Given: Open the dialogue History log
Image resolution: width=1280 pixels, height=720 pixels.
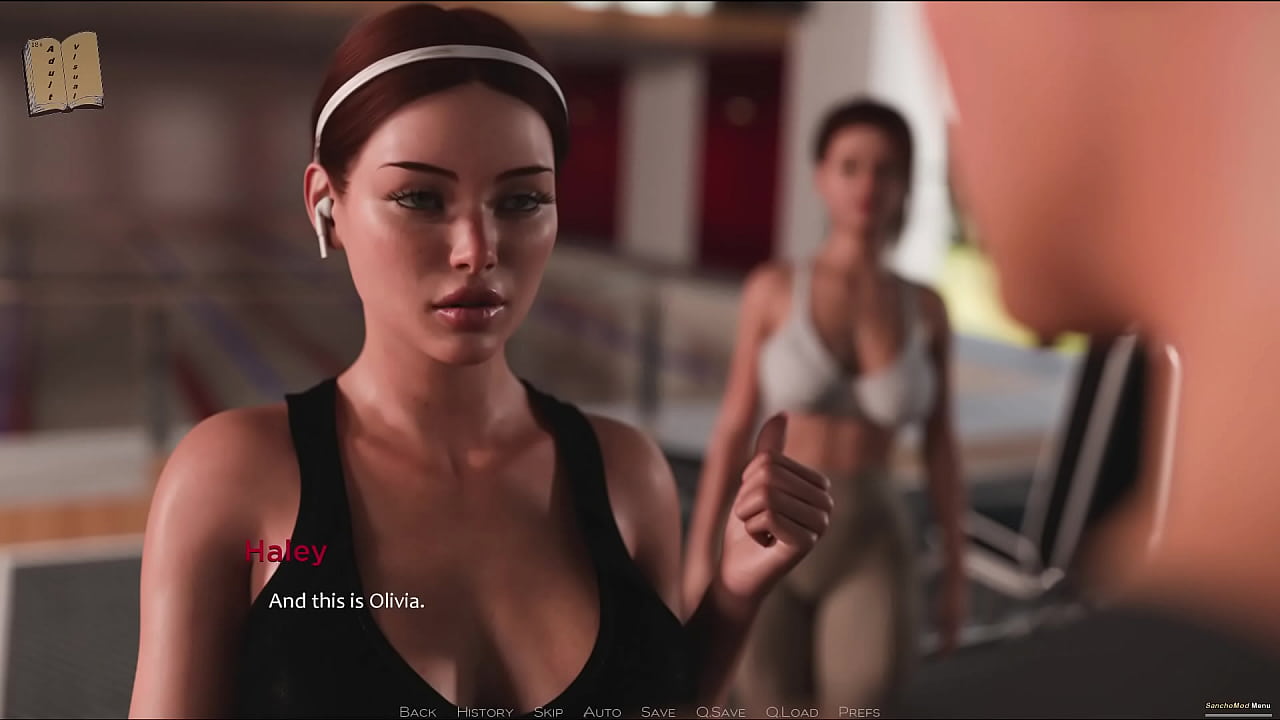Looking at the screenshot, I should (x=484, y=712).
